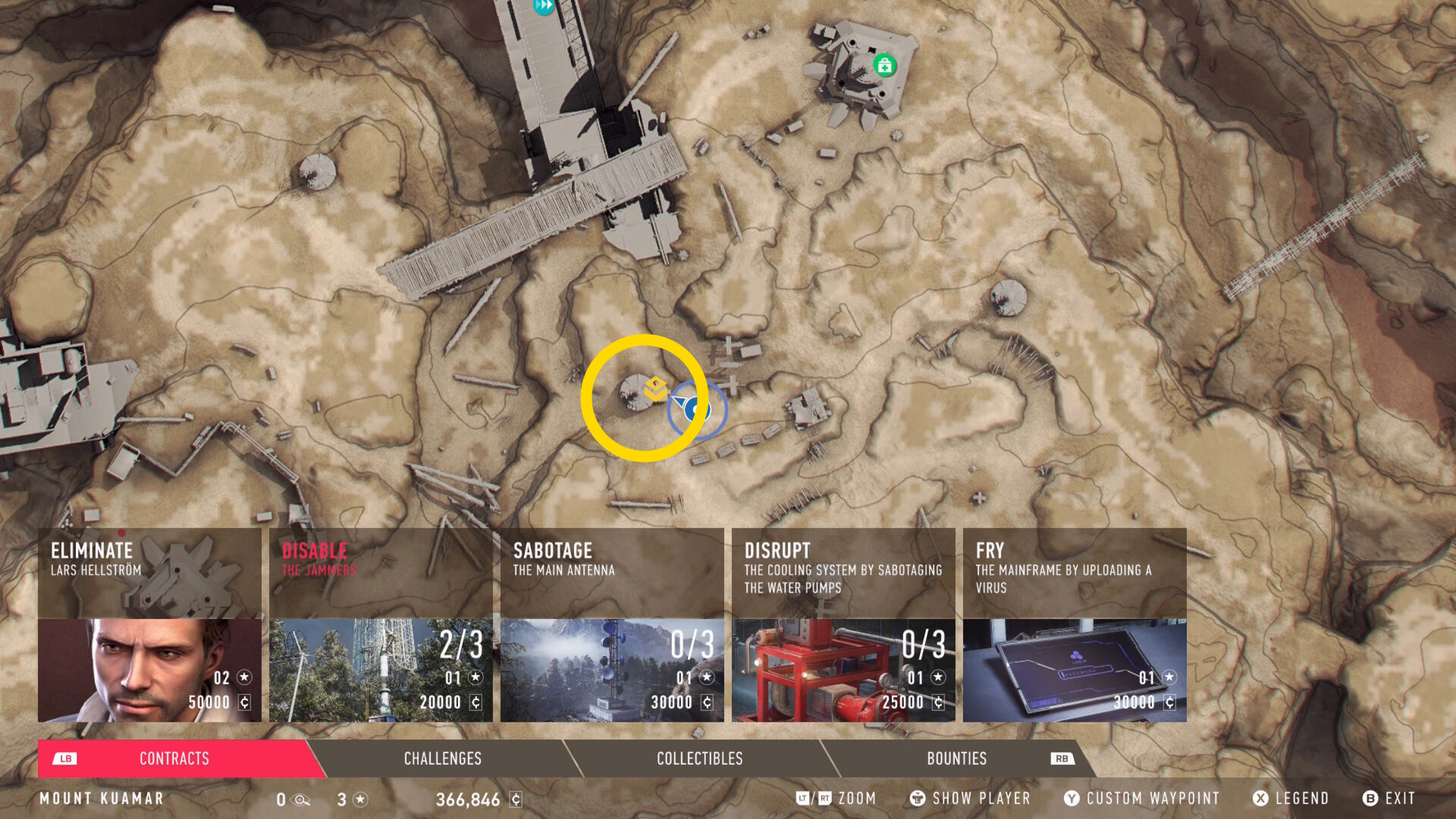
Task: Choose the Sabotage the Main Antenna contract
Action: click(612, 625)
